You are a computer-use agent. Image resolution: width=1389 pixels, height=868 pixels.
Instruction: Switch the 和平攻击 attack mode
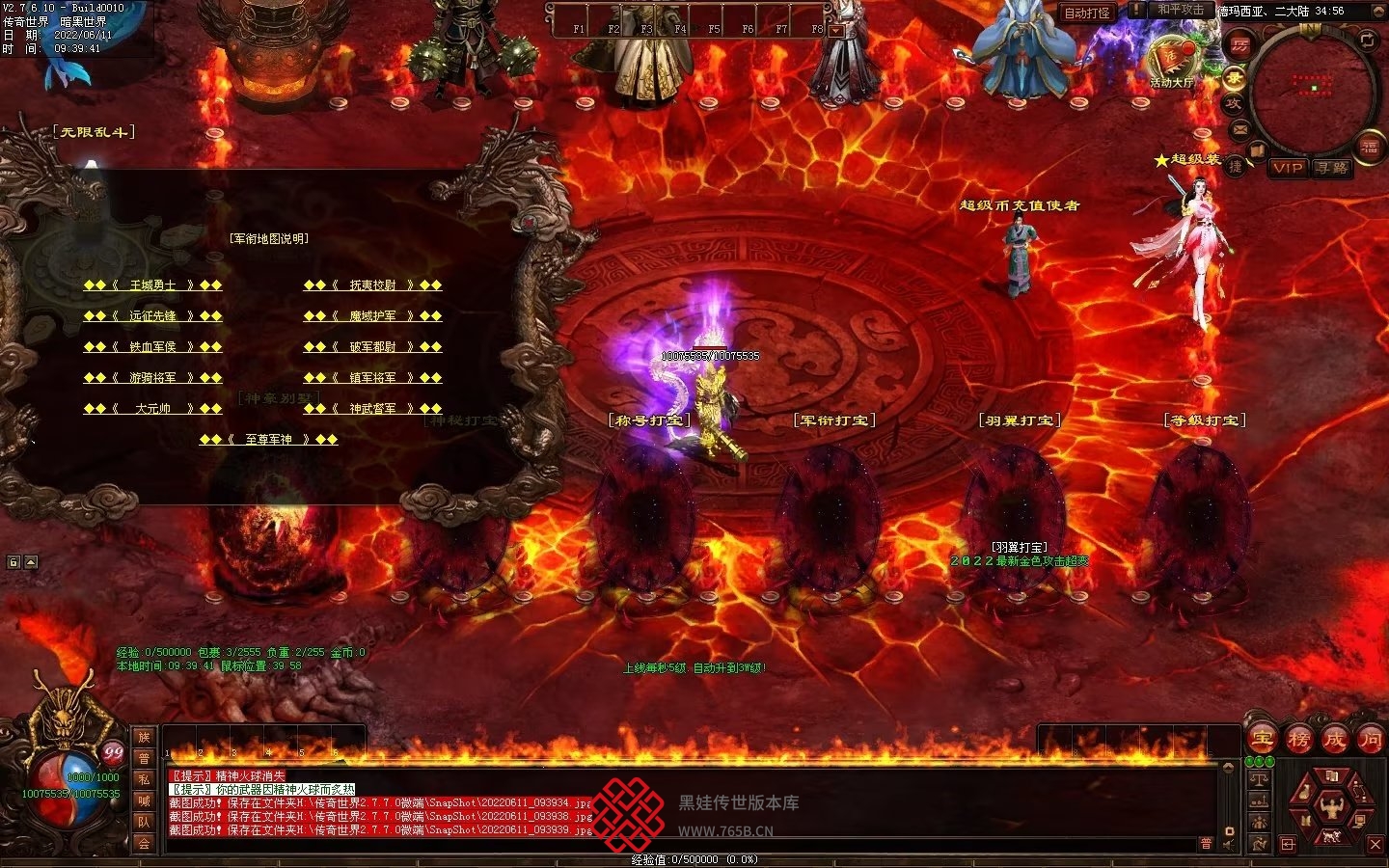tap(1181, 10)
